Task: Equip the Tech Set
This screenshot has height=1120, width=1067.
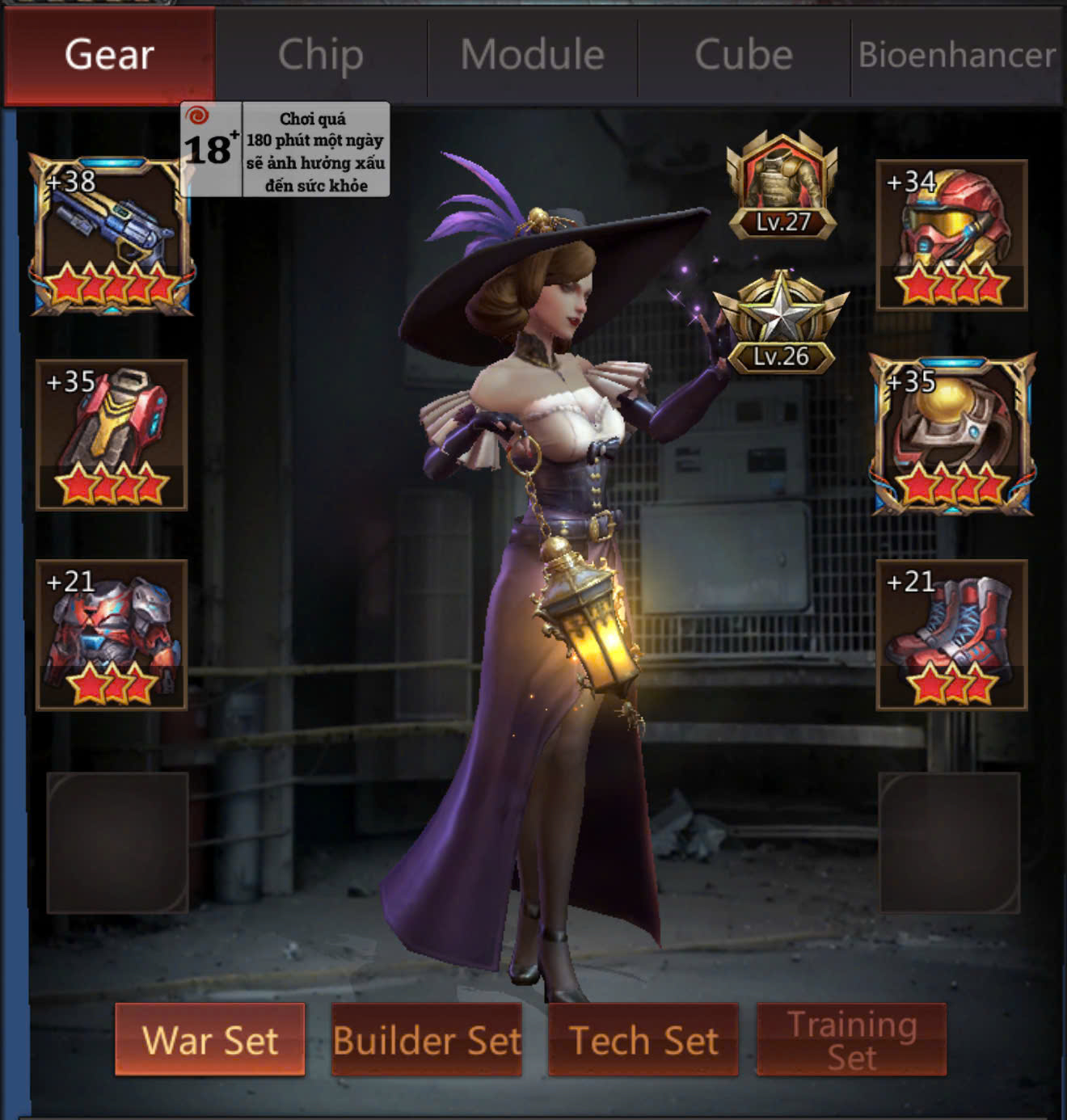Action: point(643,1039)
